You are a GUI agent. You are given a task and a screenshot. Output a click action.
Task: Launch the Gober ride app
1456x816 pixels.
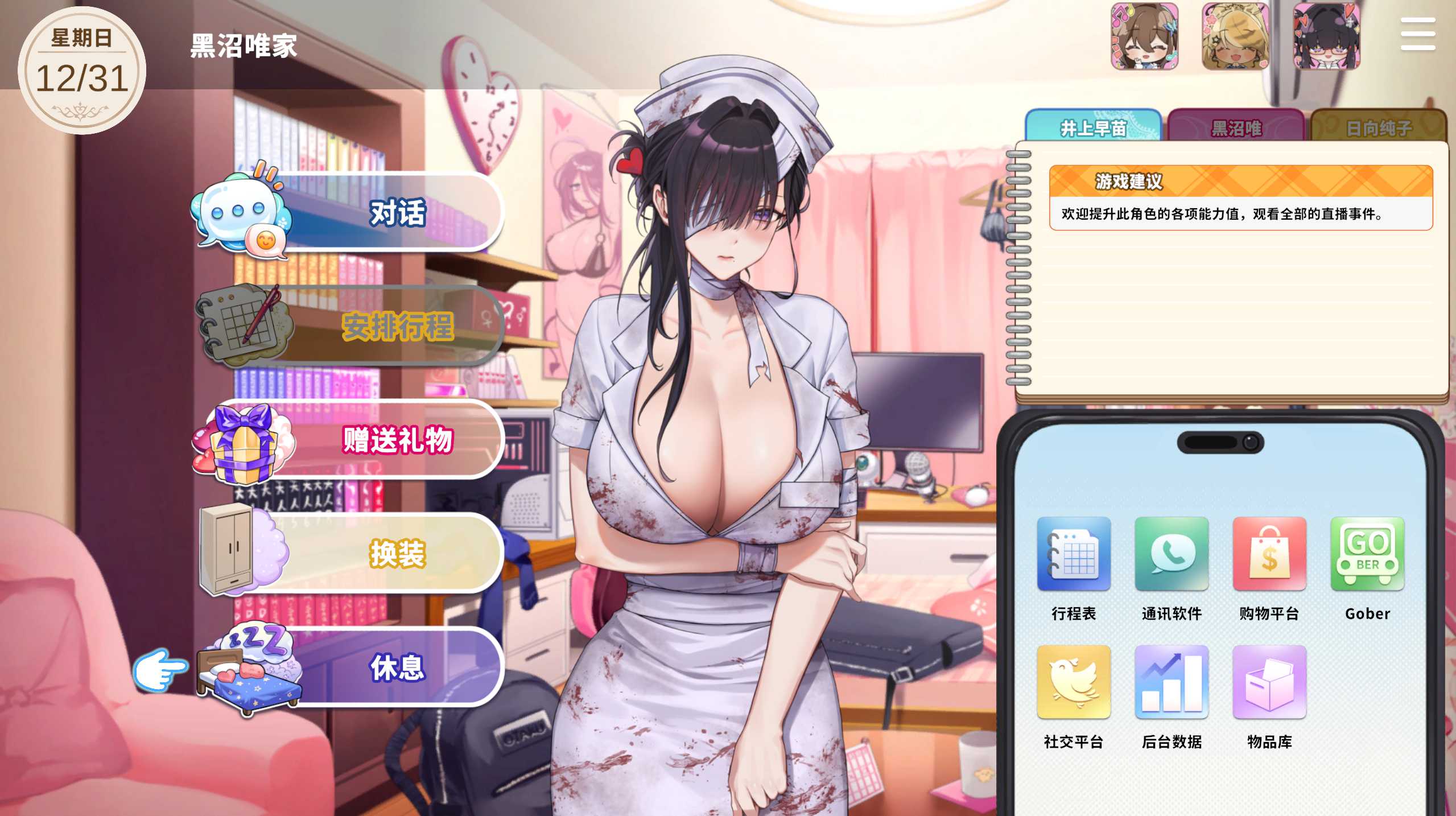[1367, 554]
